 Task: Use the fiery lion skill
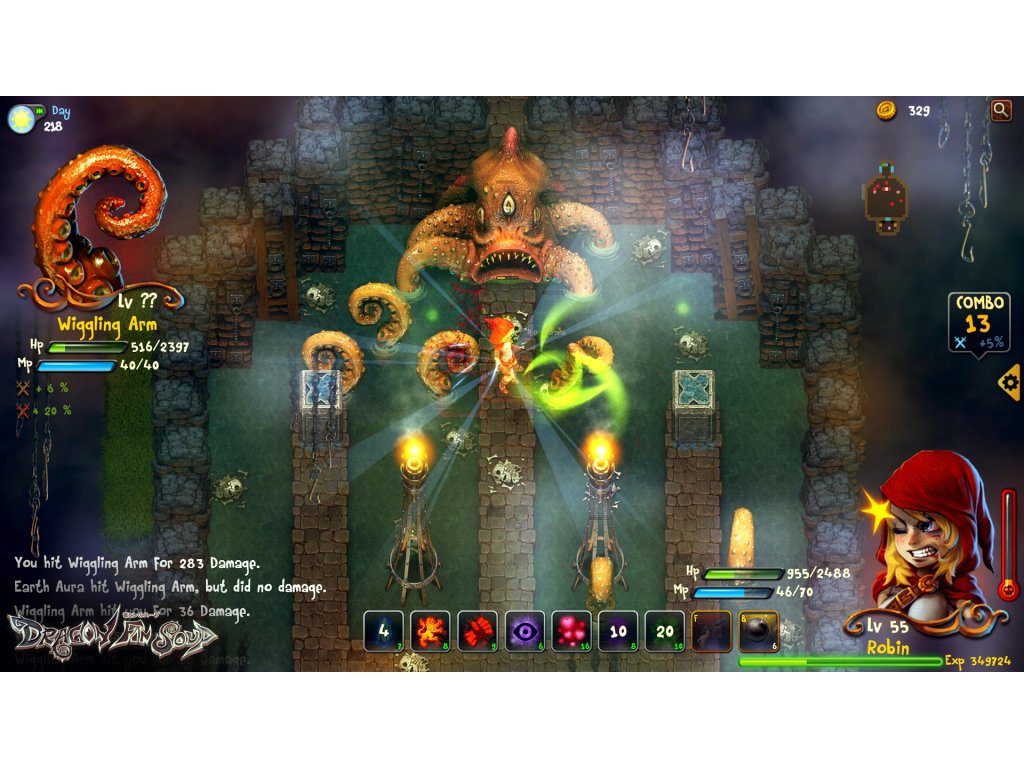coord(430,631)
